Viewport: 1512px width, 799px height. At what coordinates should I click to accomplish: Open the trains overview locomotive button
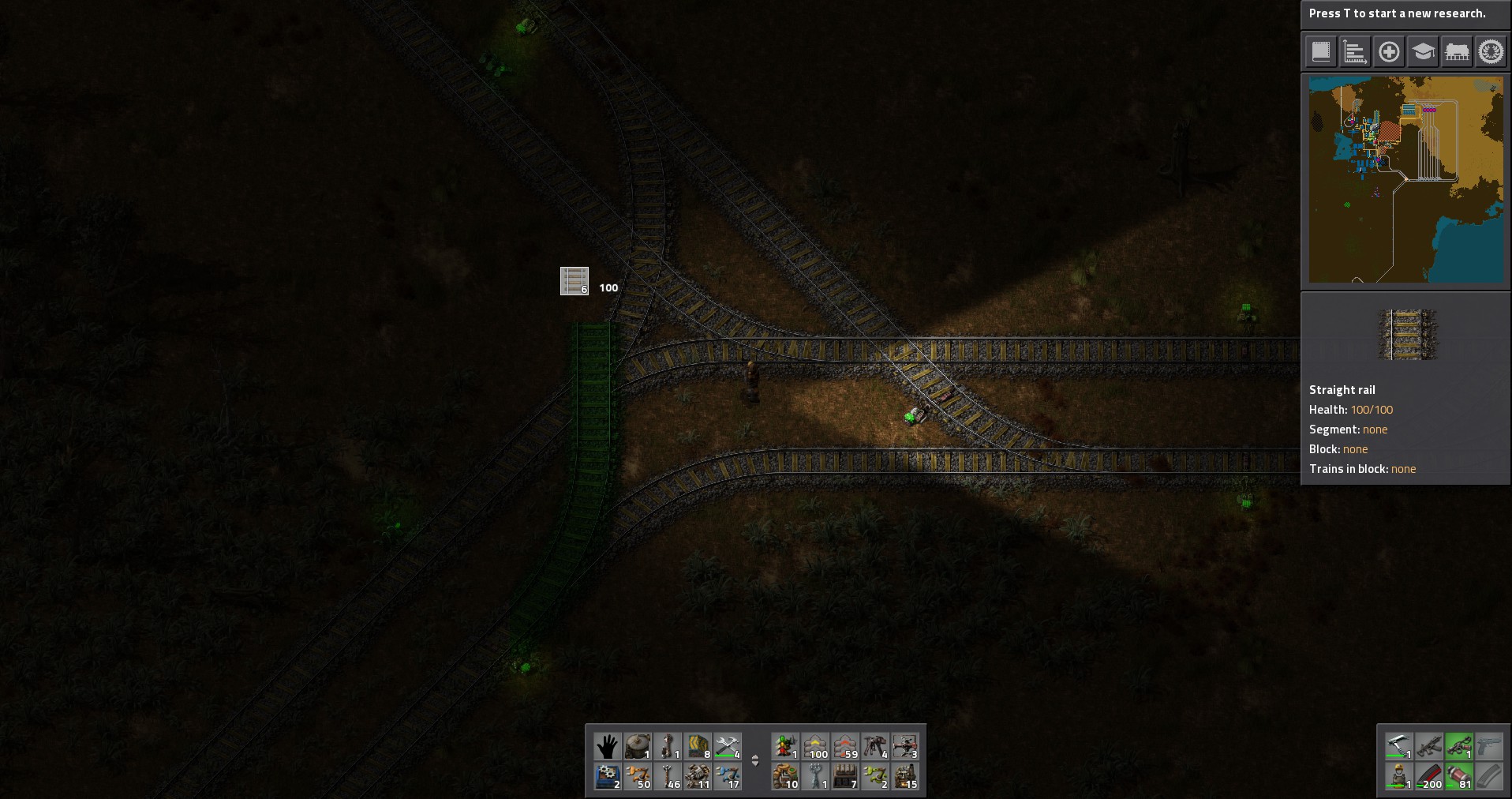point(1457,52)
